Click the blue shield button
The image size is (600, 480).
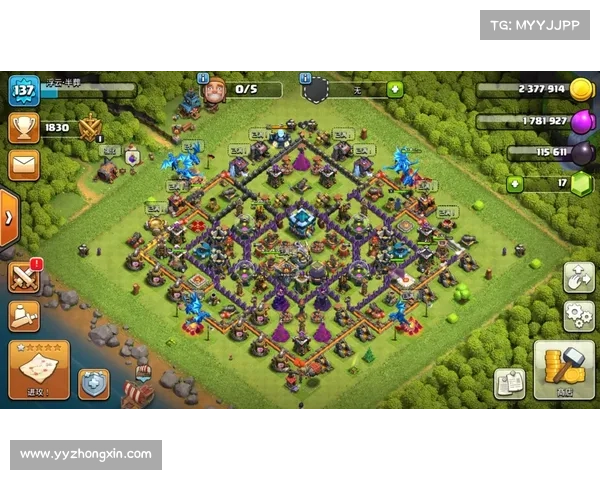click(94, 383)
